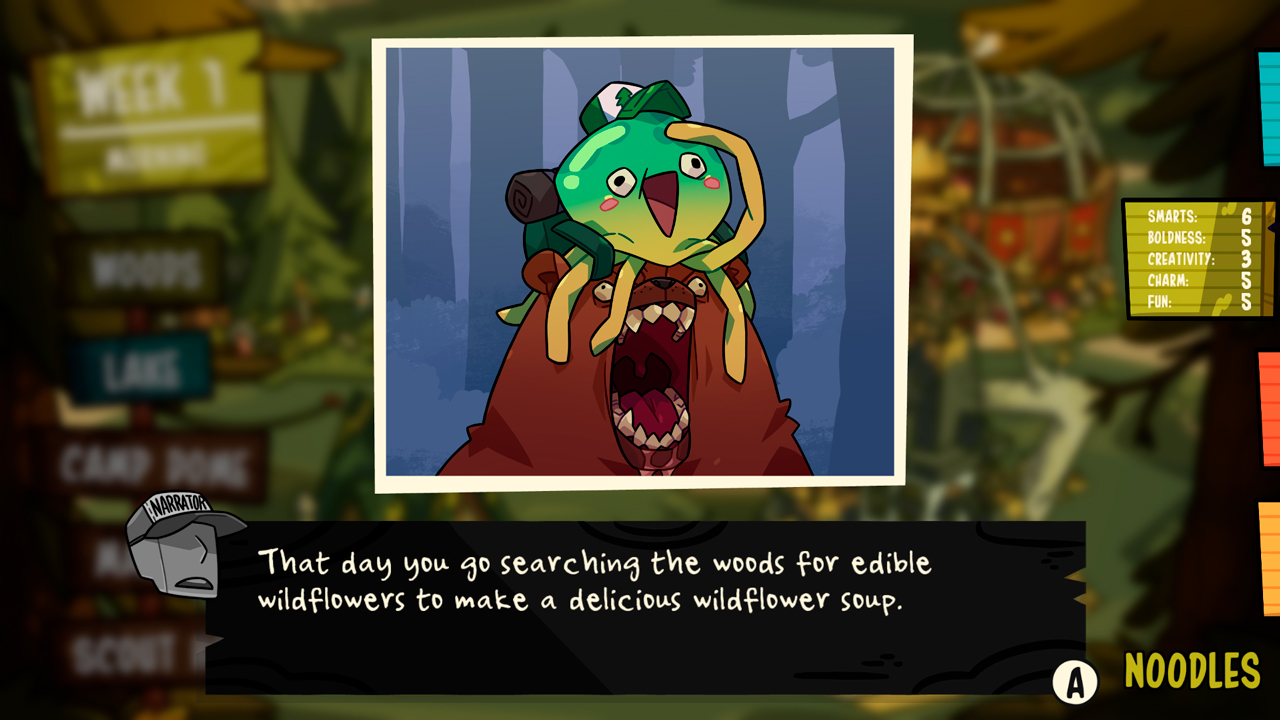Viewport: 1280px width, 720px height.
Task: Select the Woods sign on the left
Action: (140, 267)
